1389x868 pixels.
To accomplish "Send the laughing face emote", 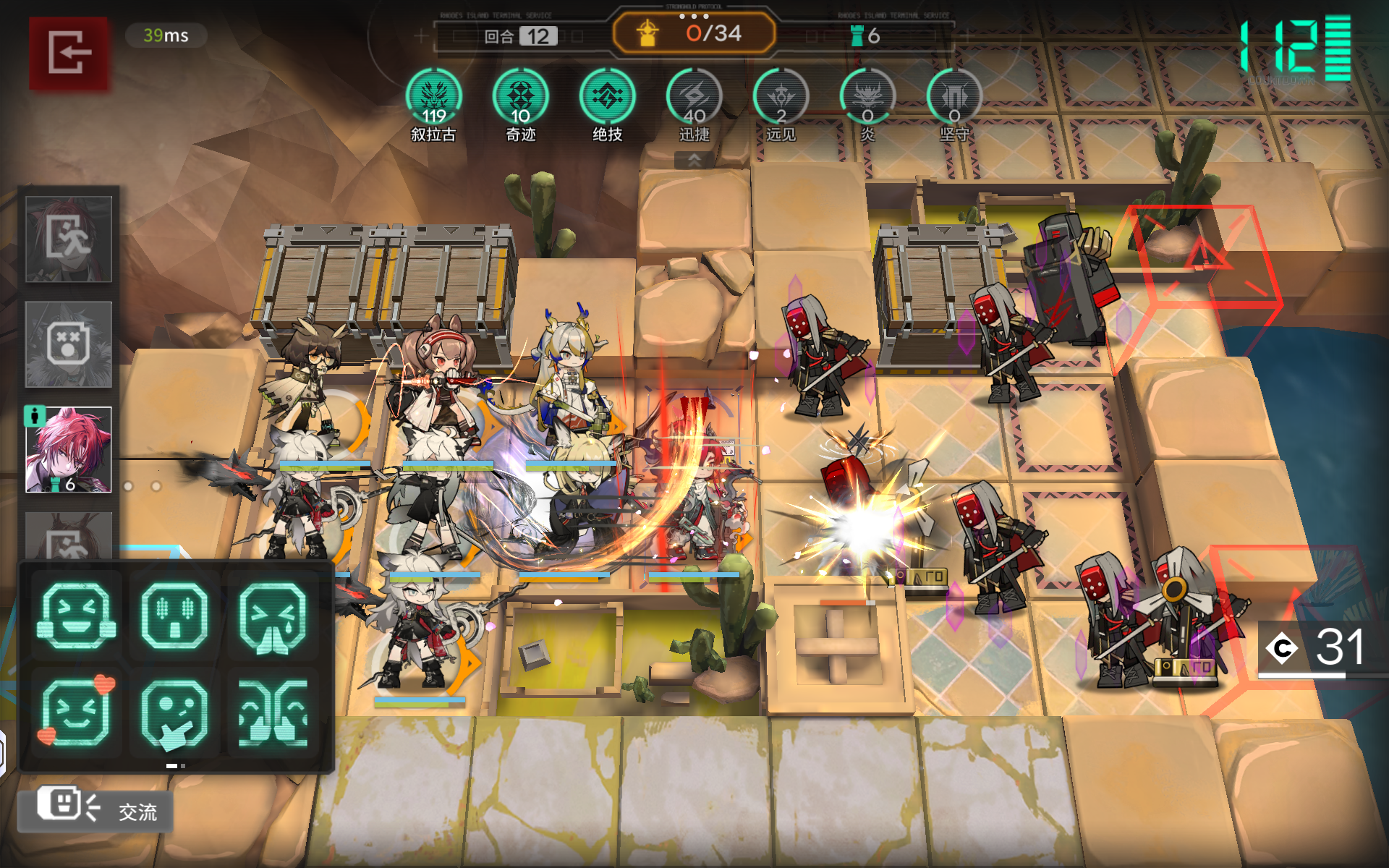I will 76,616.
